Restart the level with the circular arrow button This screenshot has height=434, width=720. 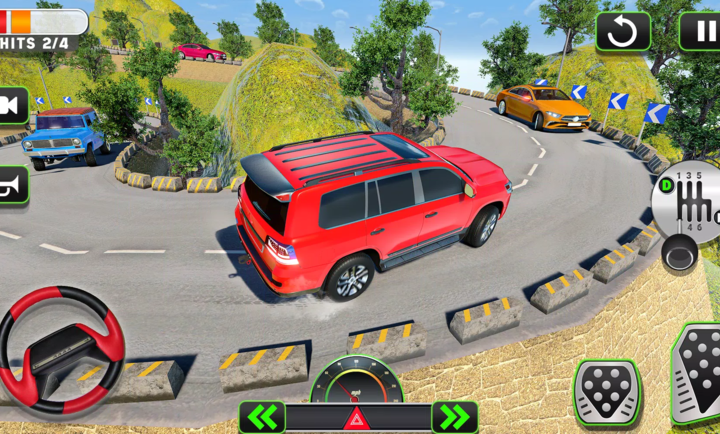tap(623, 32)
